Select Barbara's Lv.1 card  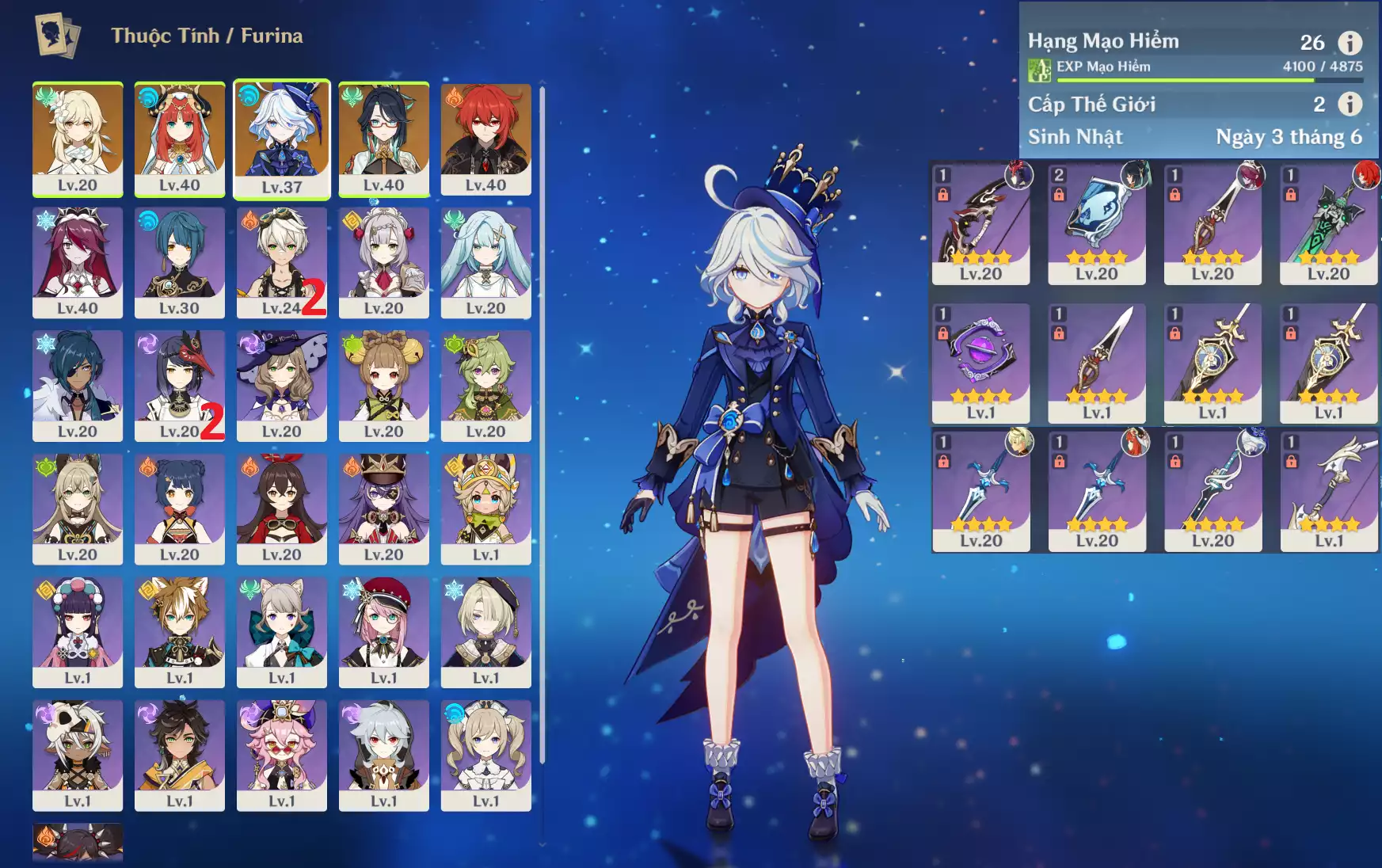pos(485,756)
